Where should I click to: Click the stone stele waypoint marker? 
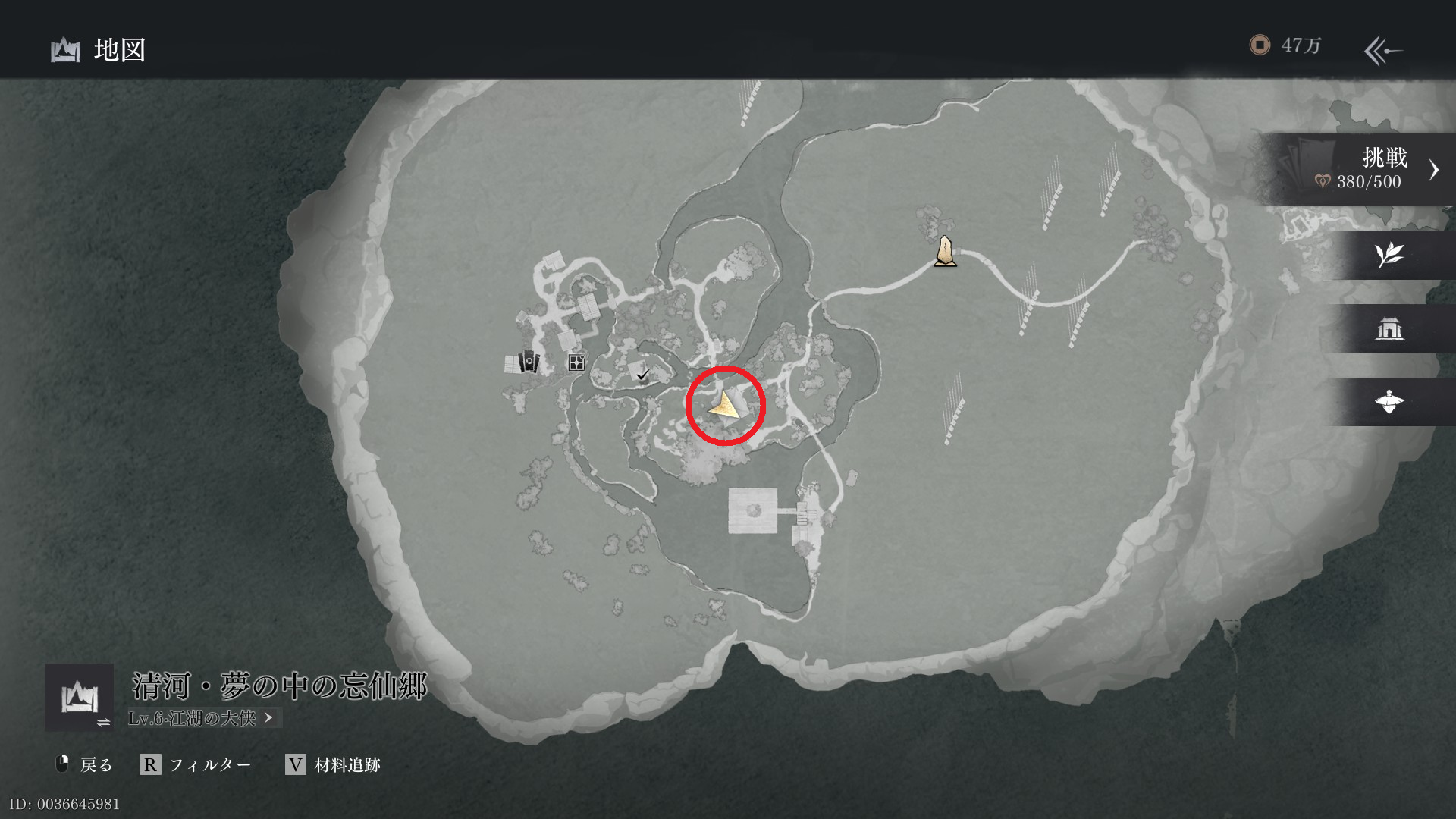pos(944,251)
